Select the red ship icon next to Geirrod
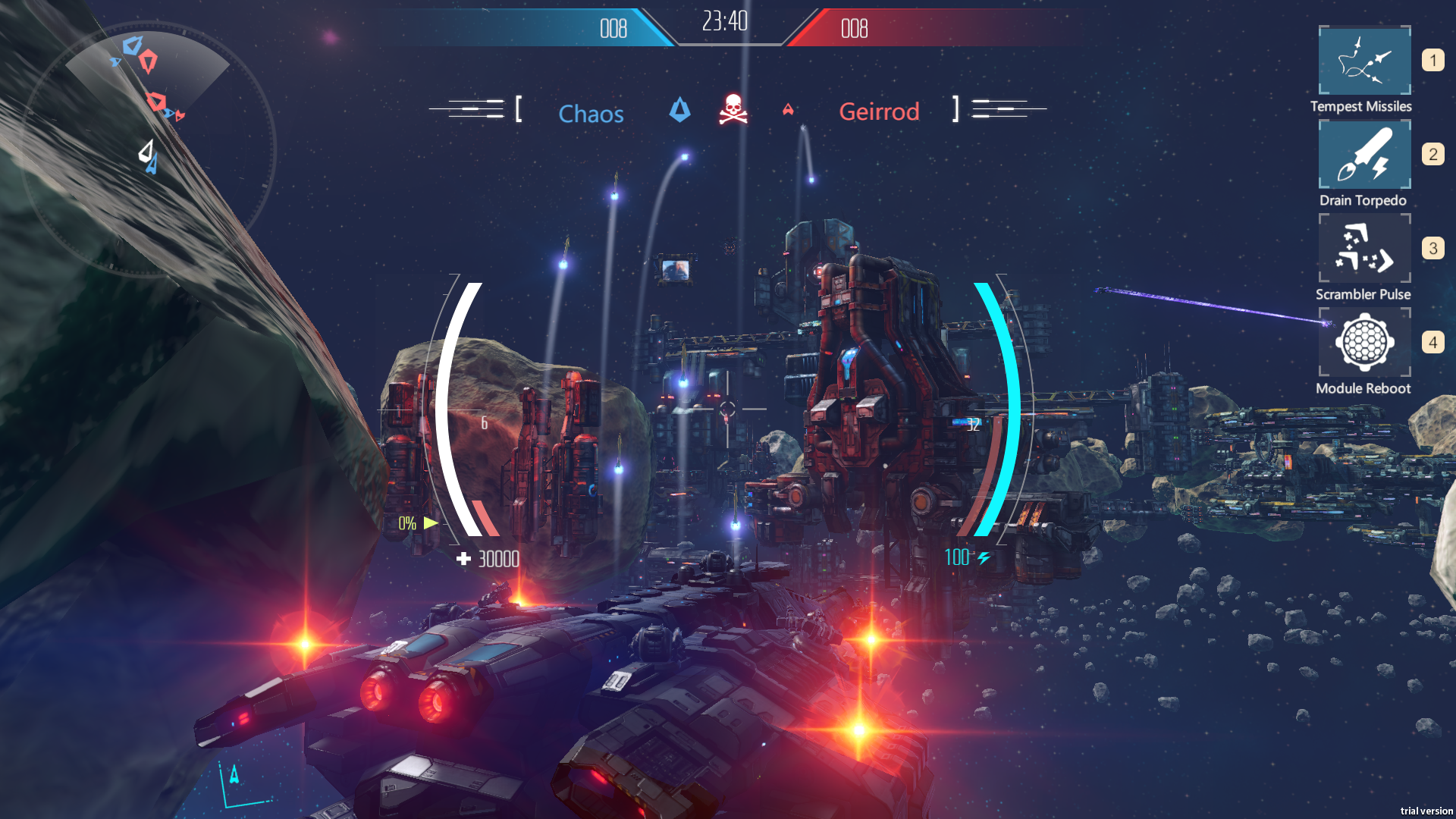The width and height of the screenshot is (1456, 819). point(789,110)
